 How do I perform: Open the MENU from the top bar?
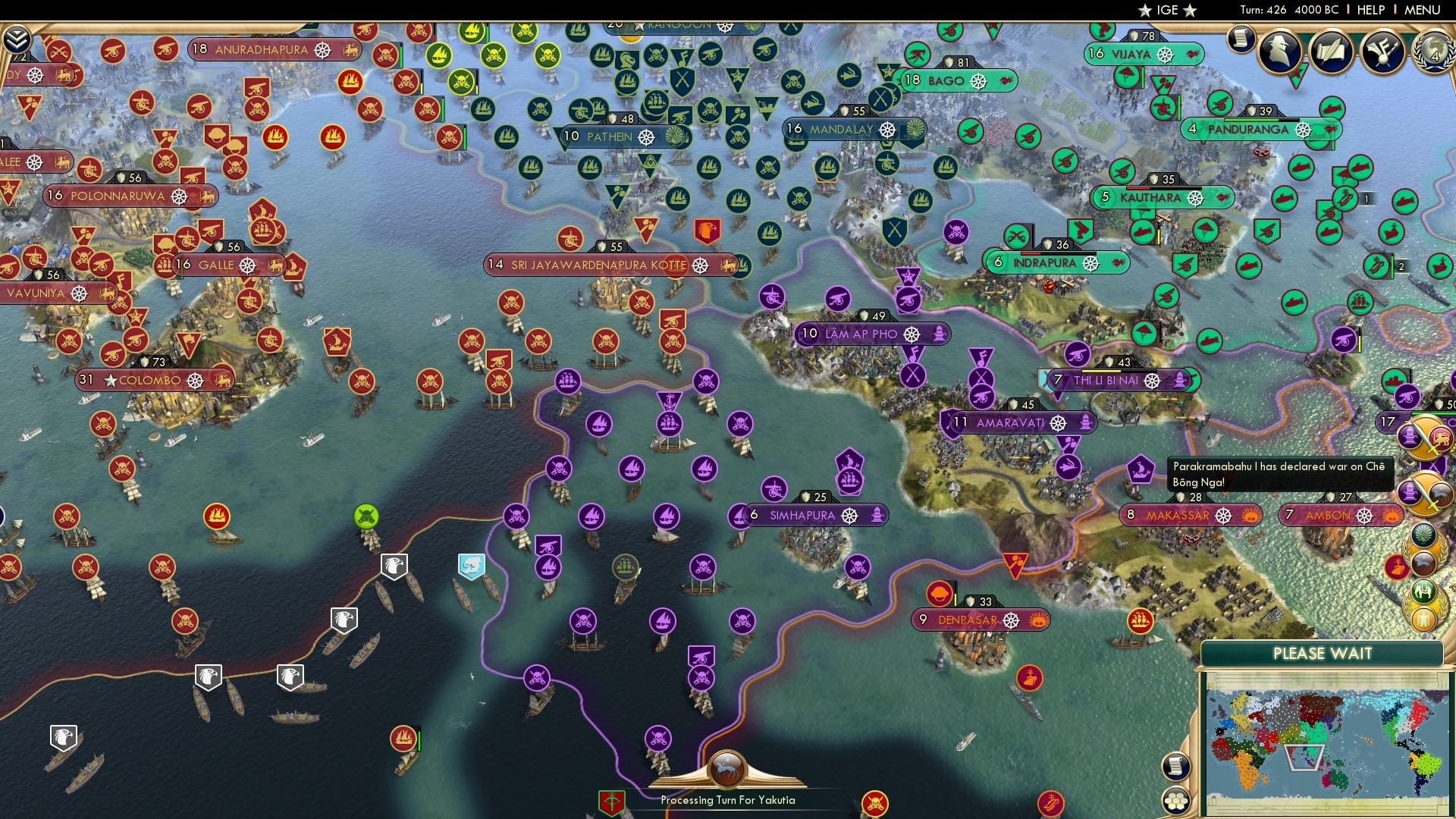click(1424, 10)
